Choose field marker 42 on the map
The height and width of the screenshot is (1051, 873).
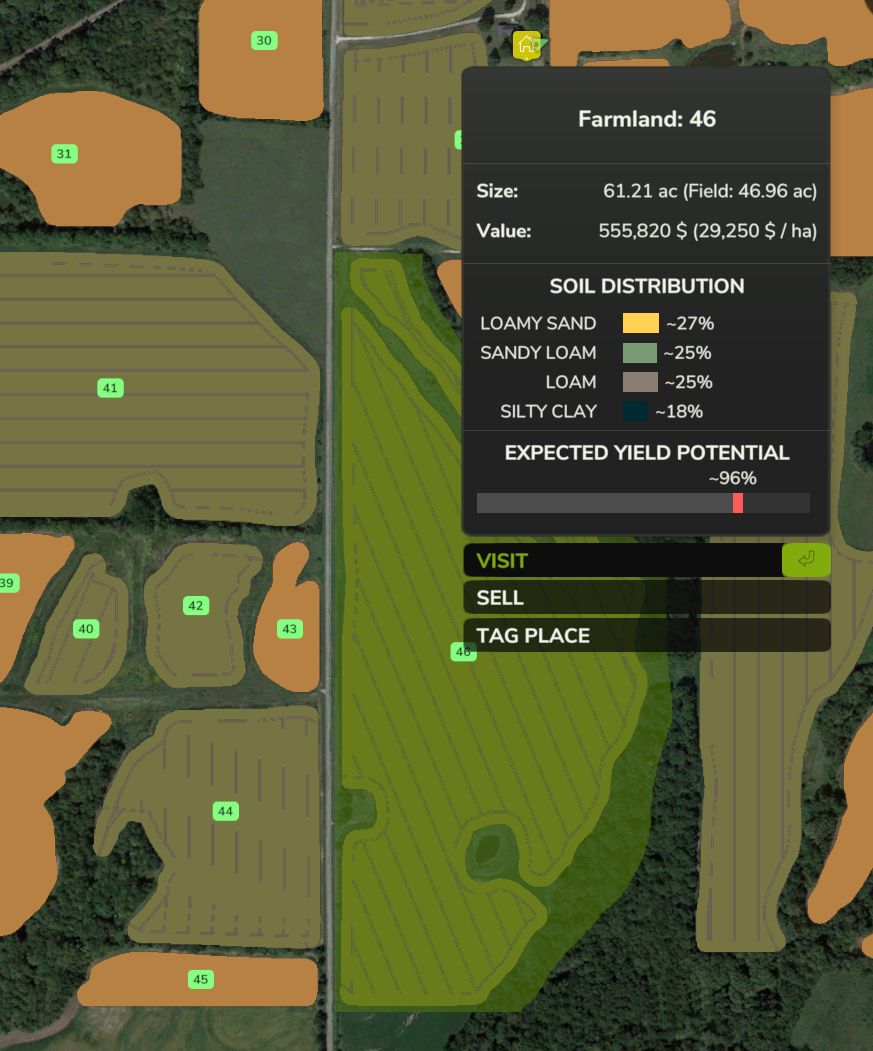pos(196,606)
